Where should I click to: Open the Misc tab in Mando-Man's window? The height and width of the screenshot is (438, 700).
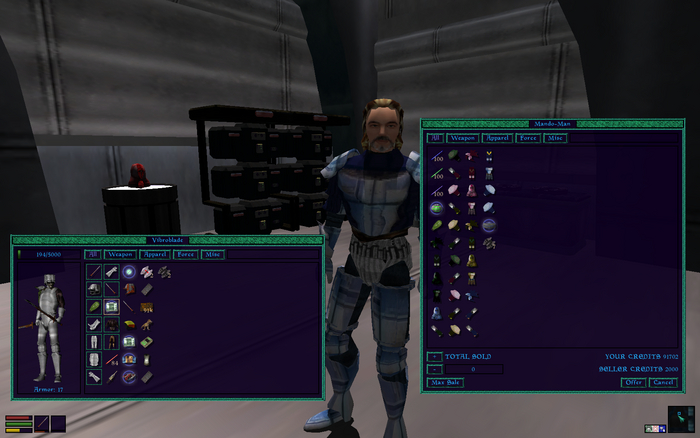[x=555, y=138]
